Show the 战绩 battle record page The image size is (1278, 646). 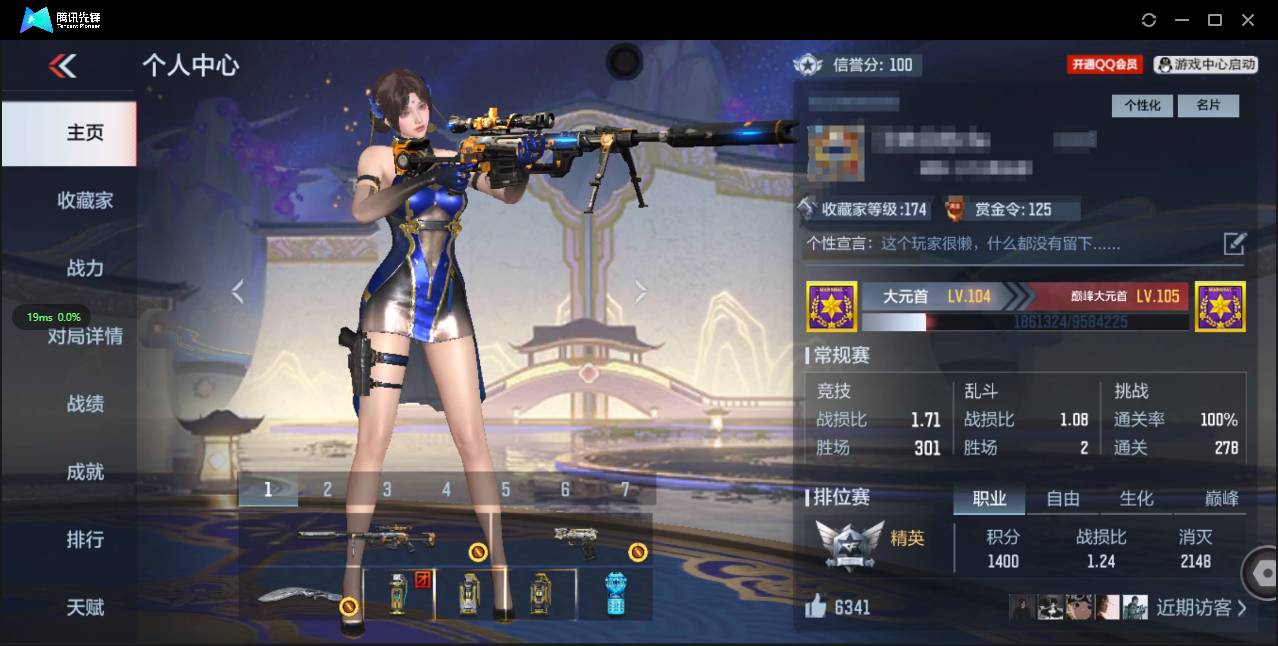pos(85,404)
